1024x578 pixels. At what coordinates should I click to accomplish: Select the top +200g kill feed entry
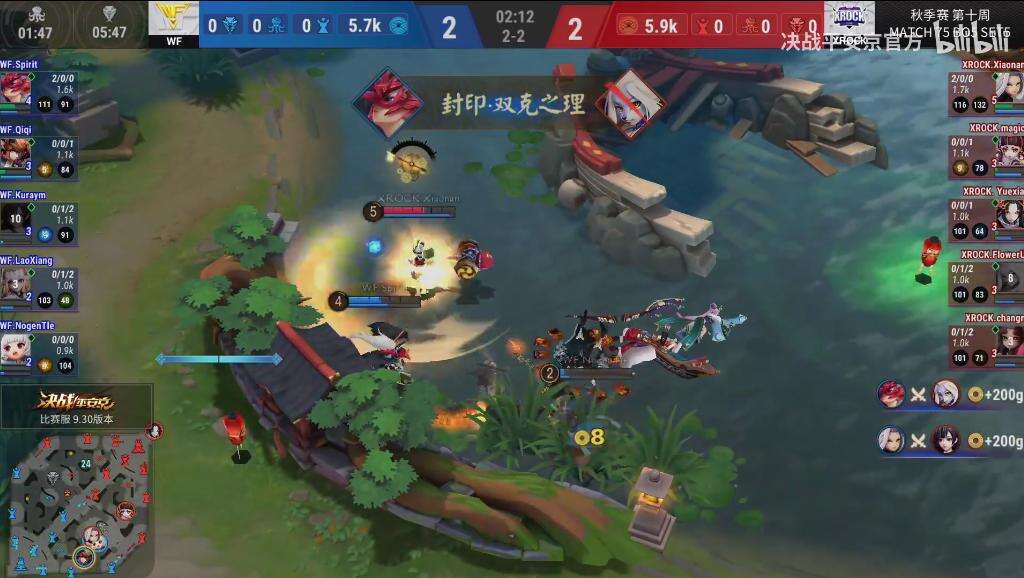coord(950,394)
